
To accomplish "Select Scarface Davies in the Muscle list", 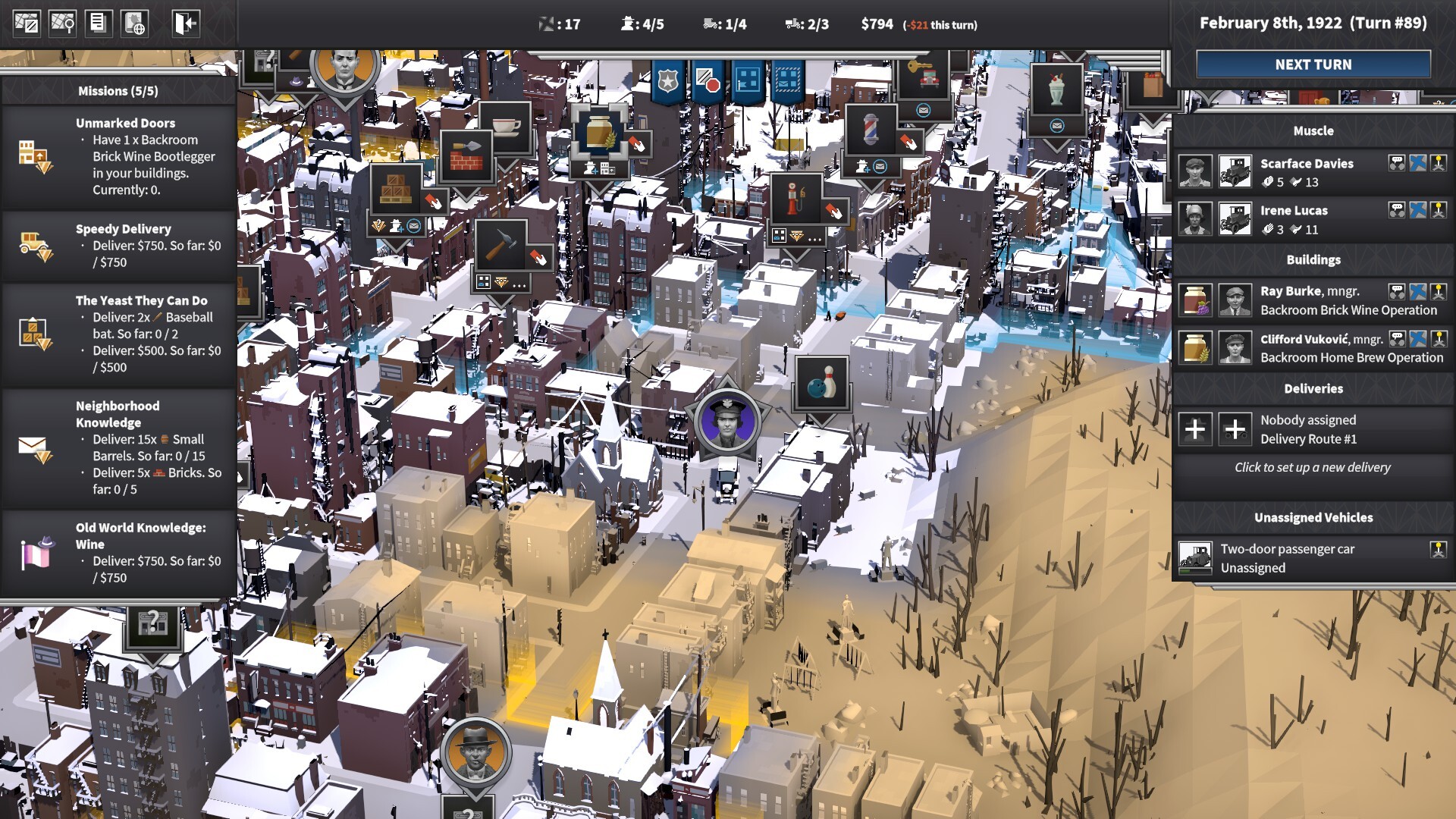I will coord(1307,172).
